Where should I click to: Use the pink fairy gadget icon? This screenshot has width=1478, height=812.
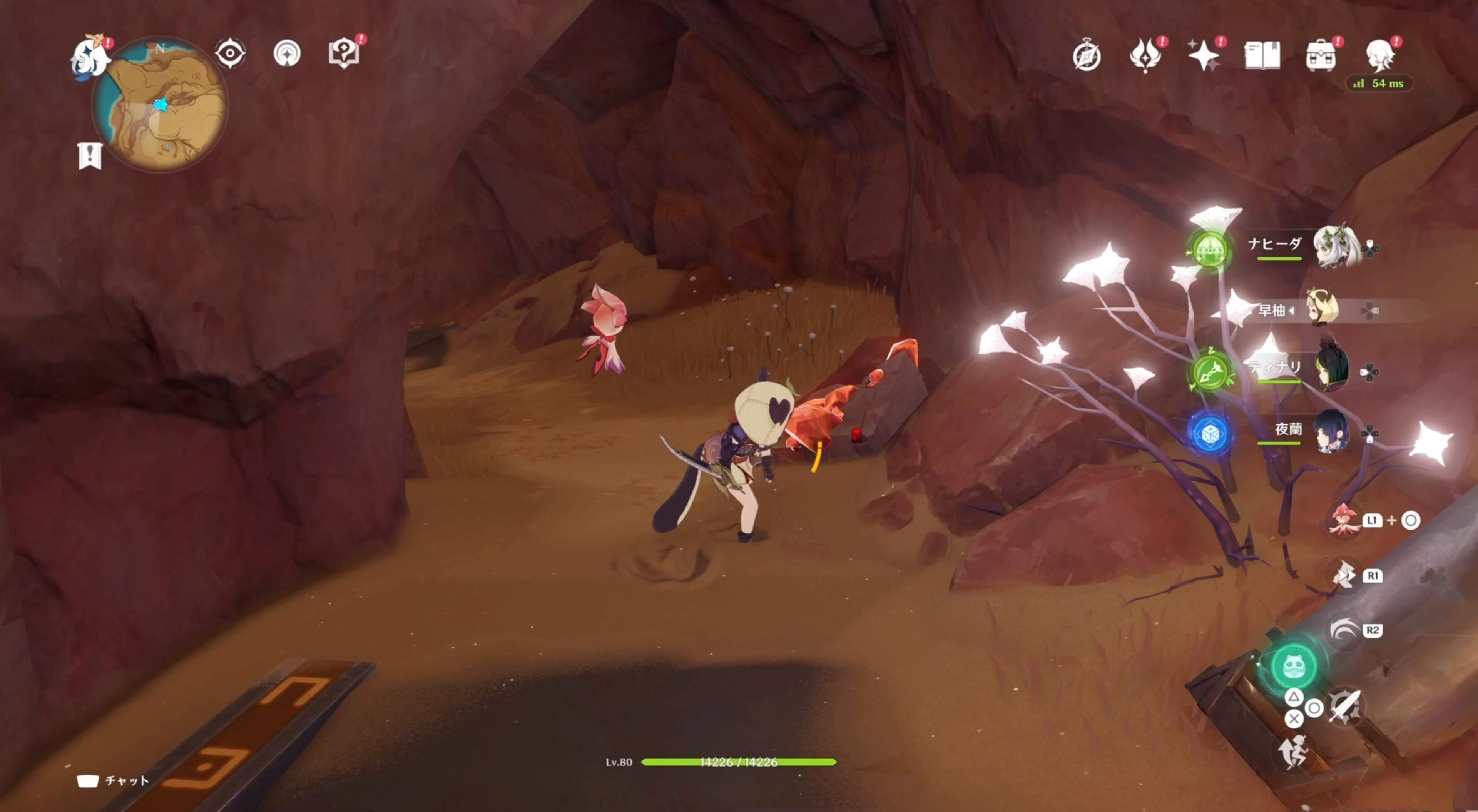(x=1344, y=520)
